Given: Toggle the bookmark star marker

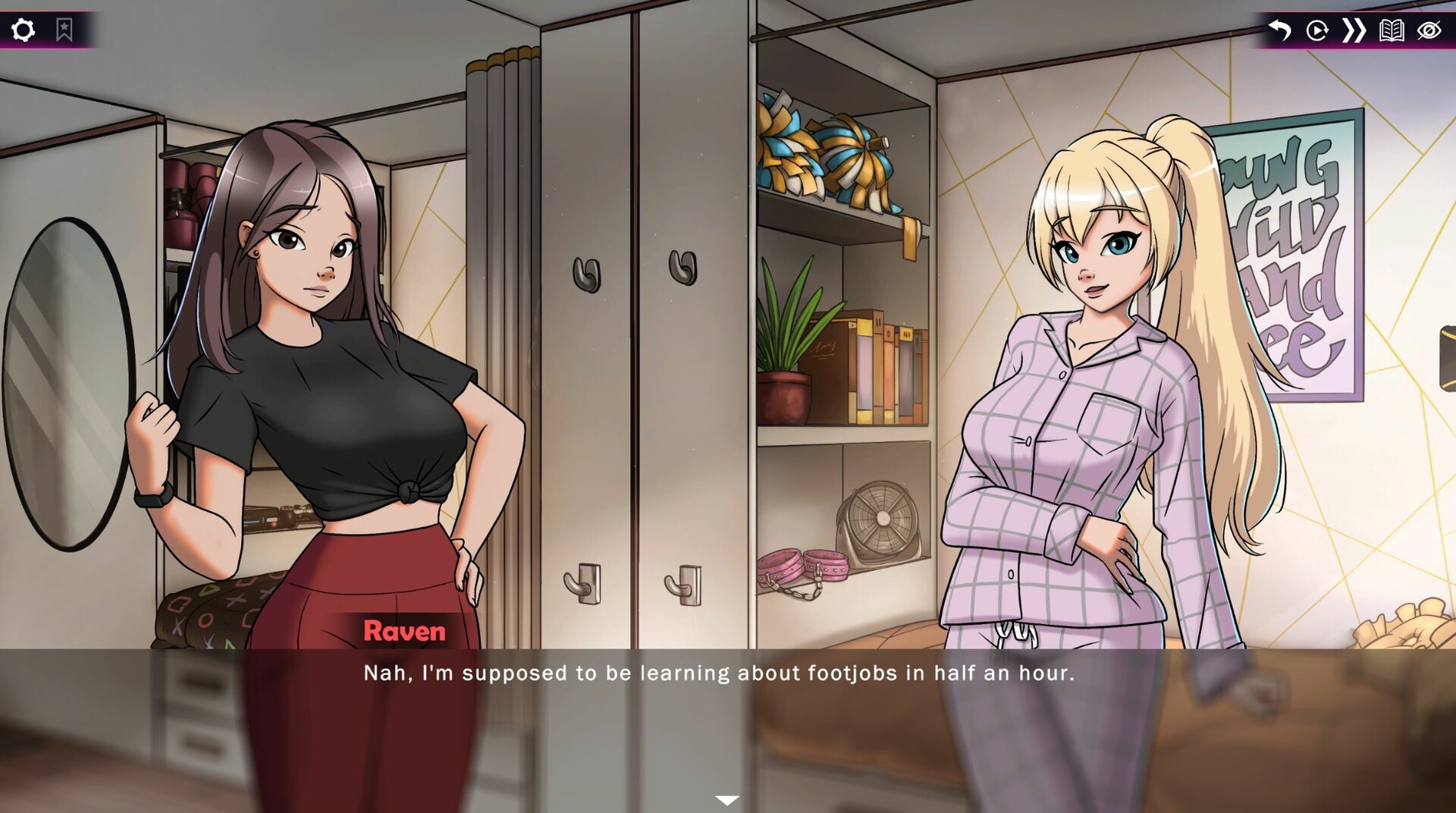Looking at the screenshot, I should click(64, 29).
